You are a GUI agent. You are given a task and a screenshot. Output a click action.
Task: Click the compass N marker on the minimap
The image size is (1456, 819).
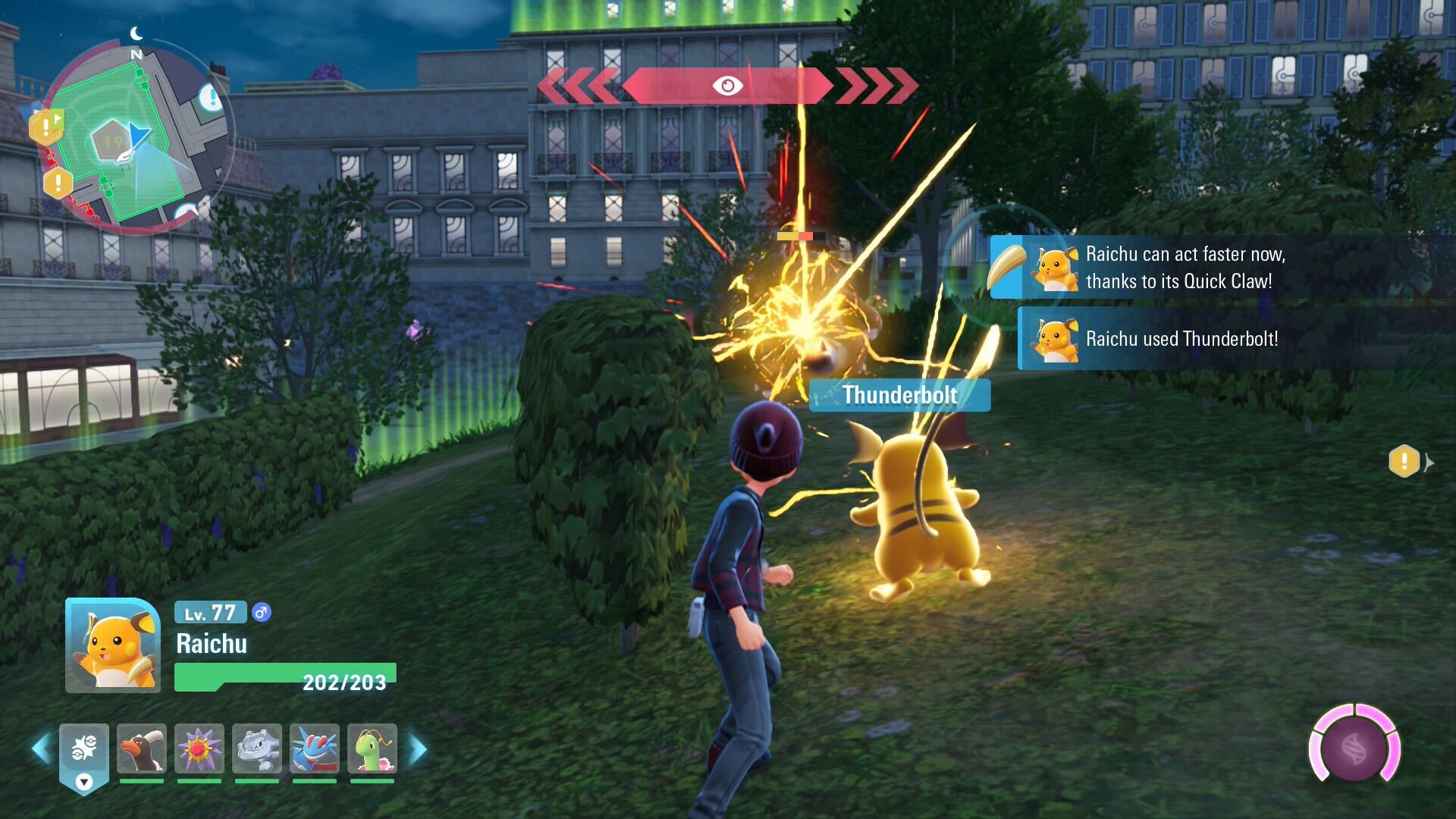pyautogui.click(x=136, y=55)
